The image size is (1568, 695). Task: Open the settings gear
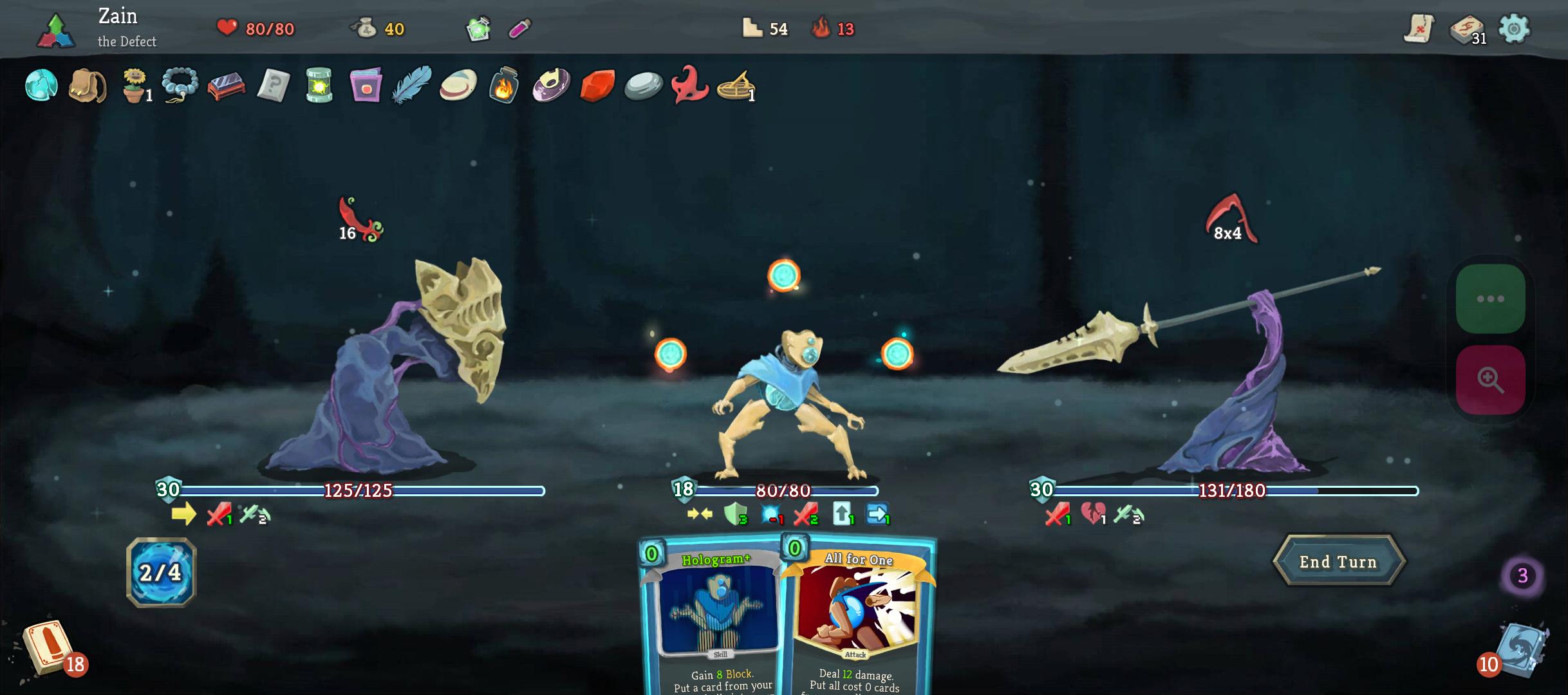pyautogui.click(x=1513, y=29)
